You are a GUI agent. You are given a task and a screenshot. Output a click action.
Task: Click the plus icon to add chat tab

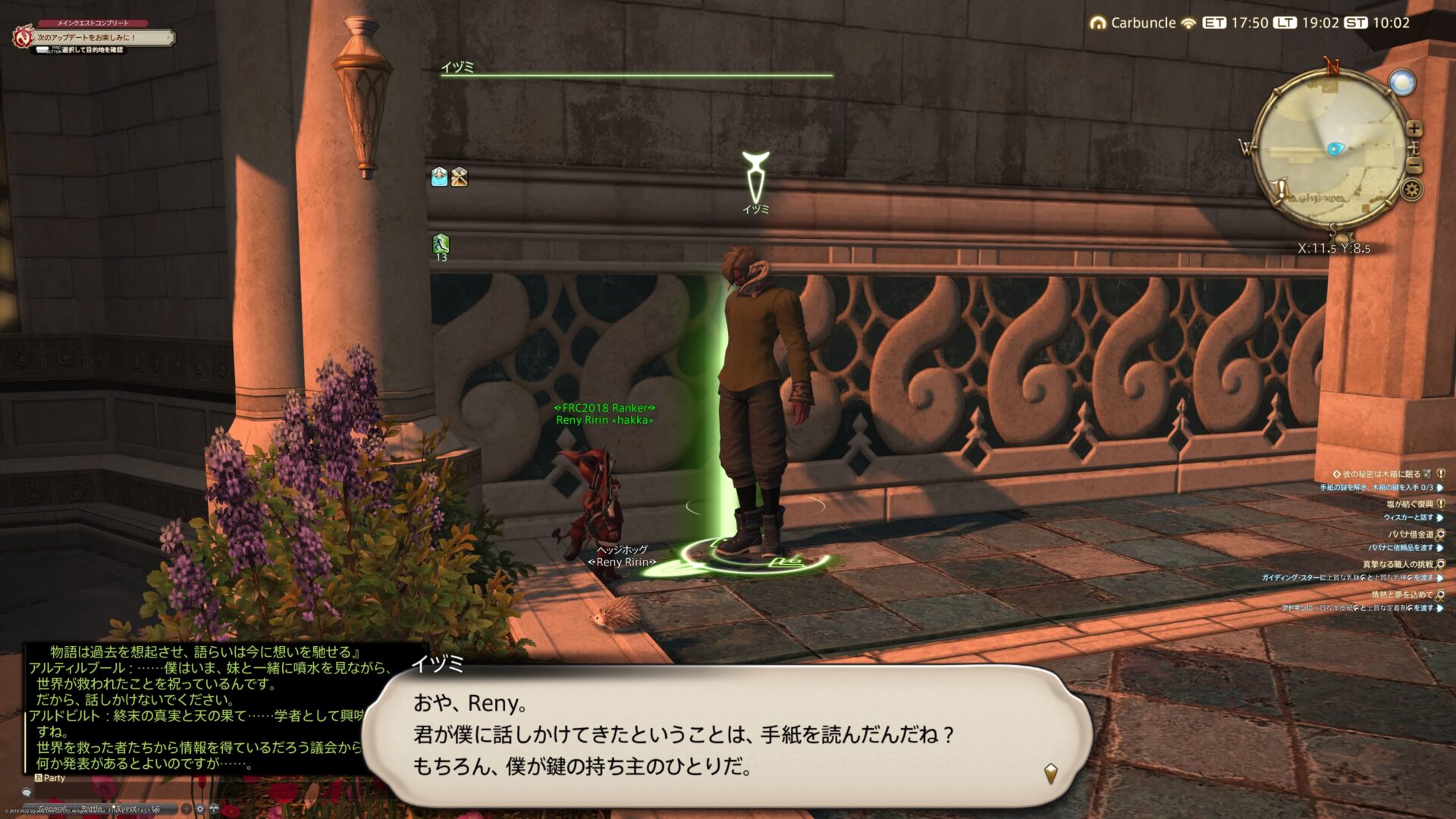click(186, 808)
